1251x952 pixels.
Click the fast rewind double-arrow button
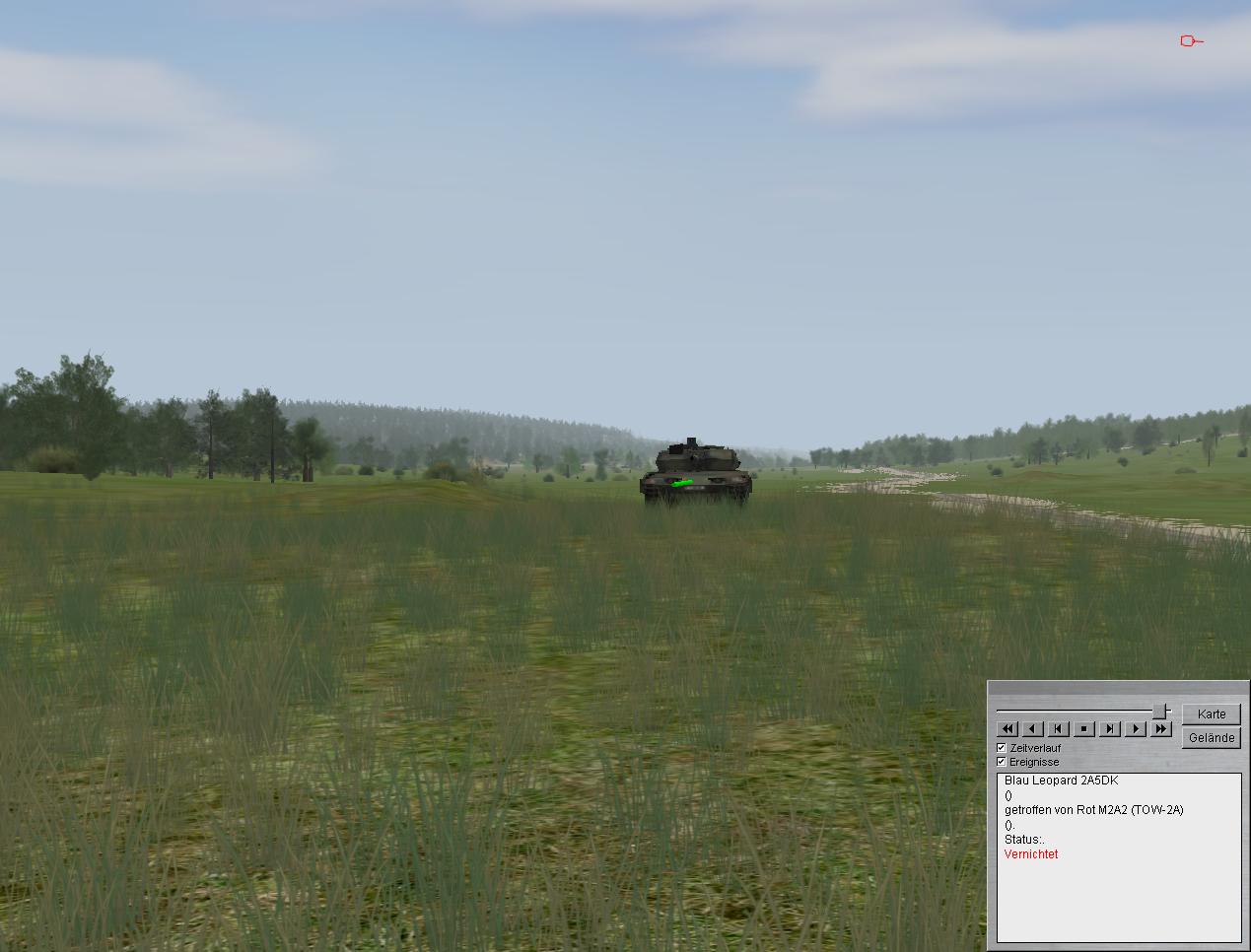(1008, 729)
